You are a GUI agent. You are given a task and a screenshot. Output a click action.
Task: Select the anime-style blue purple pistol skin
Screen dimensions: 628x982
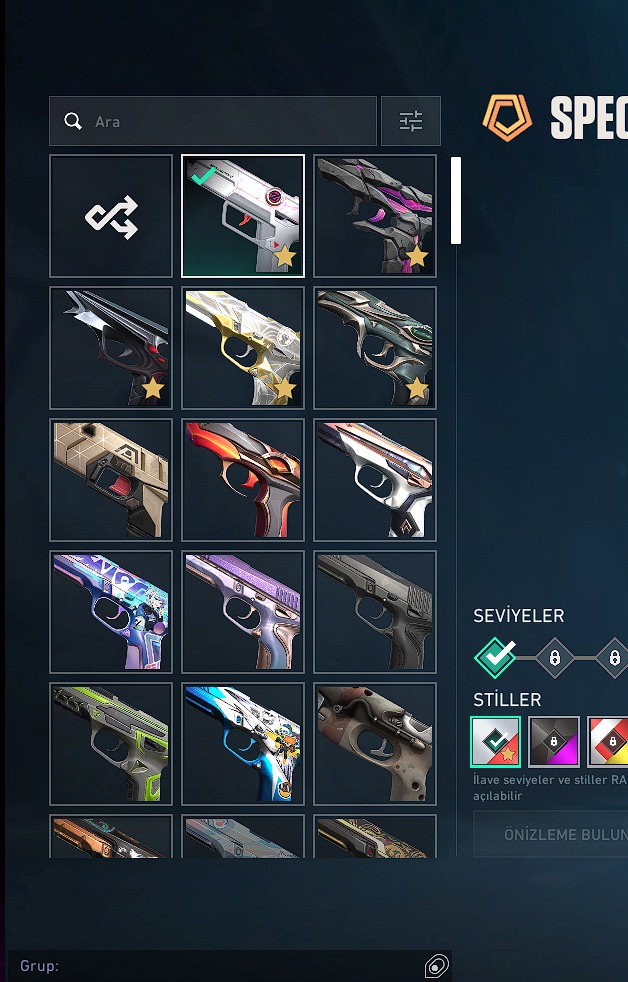111,612
